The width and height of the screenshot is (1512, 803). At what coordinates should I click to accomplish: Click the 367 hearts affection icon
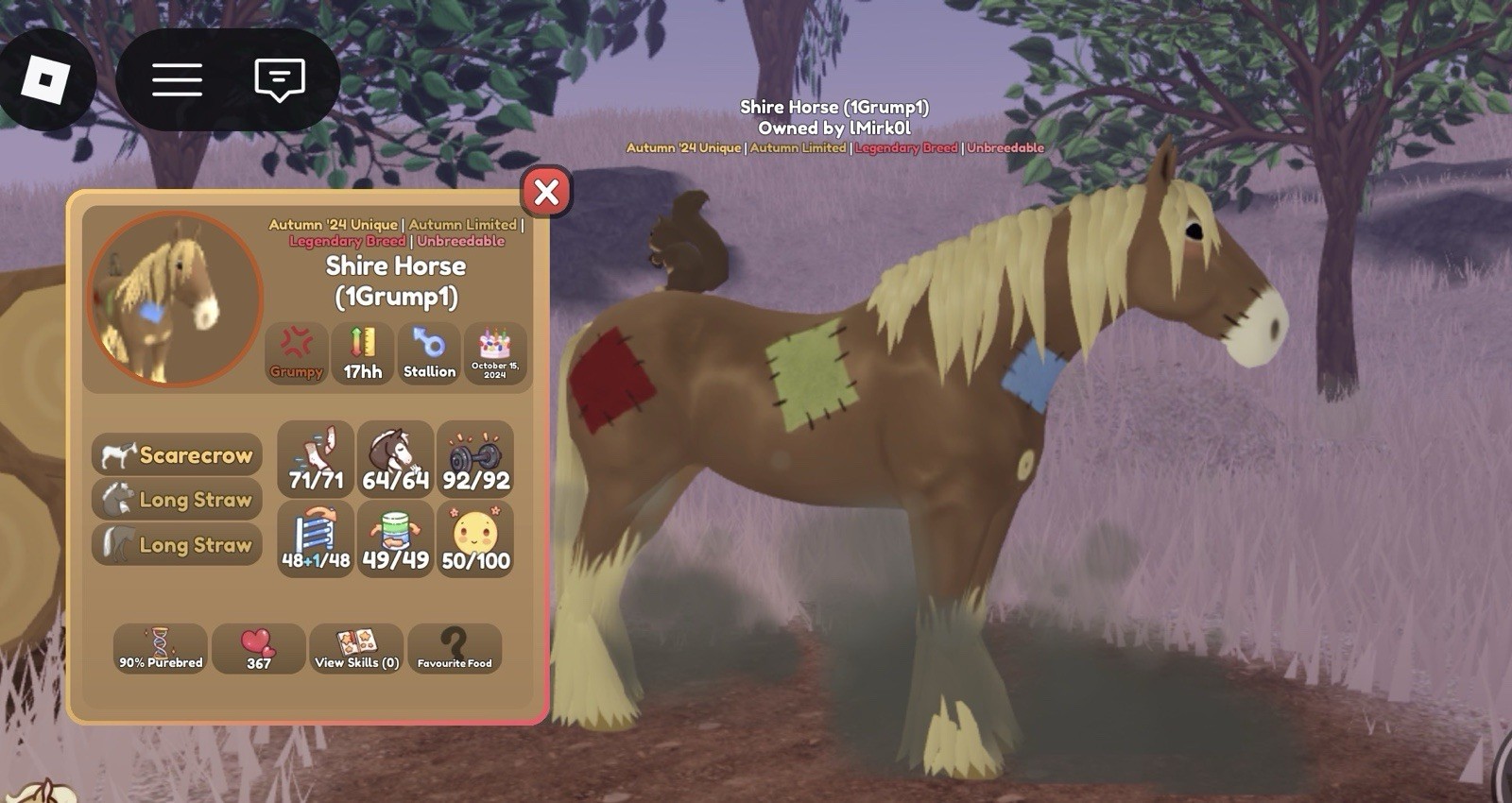tap(258, 649)
